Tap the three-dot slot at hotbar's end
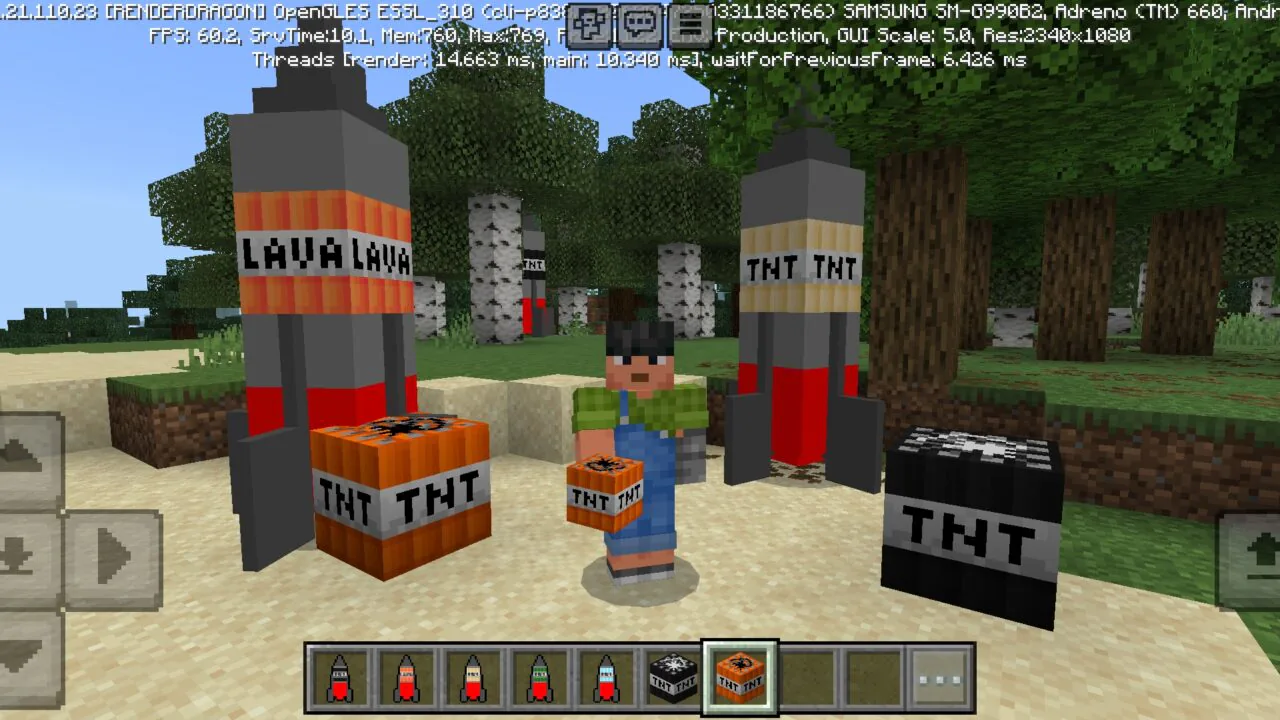The image size is (1280, 720). [x=938, y=678]
